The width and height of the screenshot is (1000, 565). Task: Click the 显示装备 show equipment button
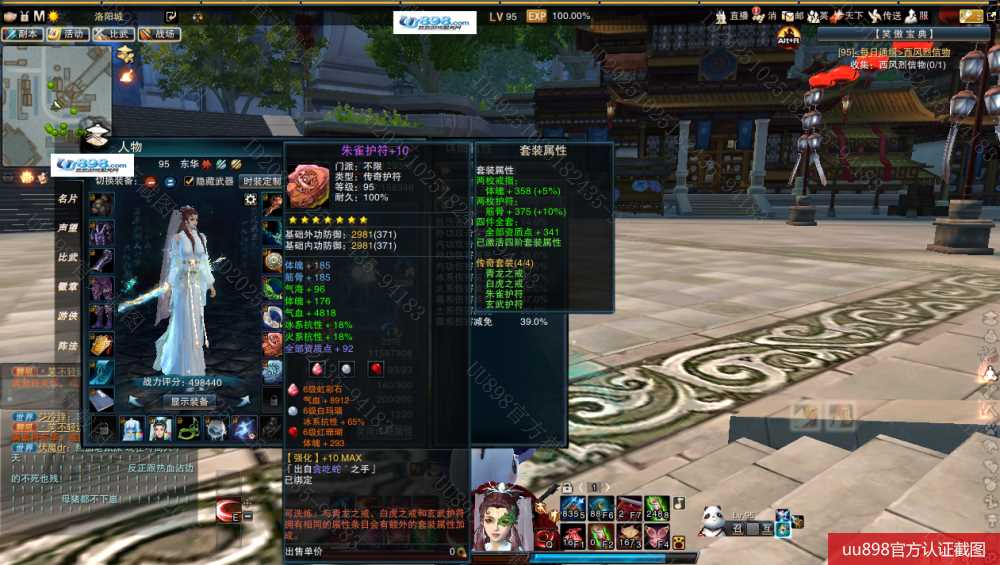click(188, 401)
